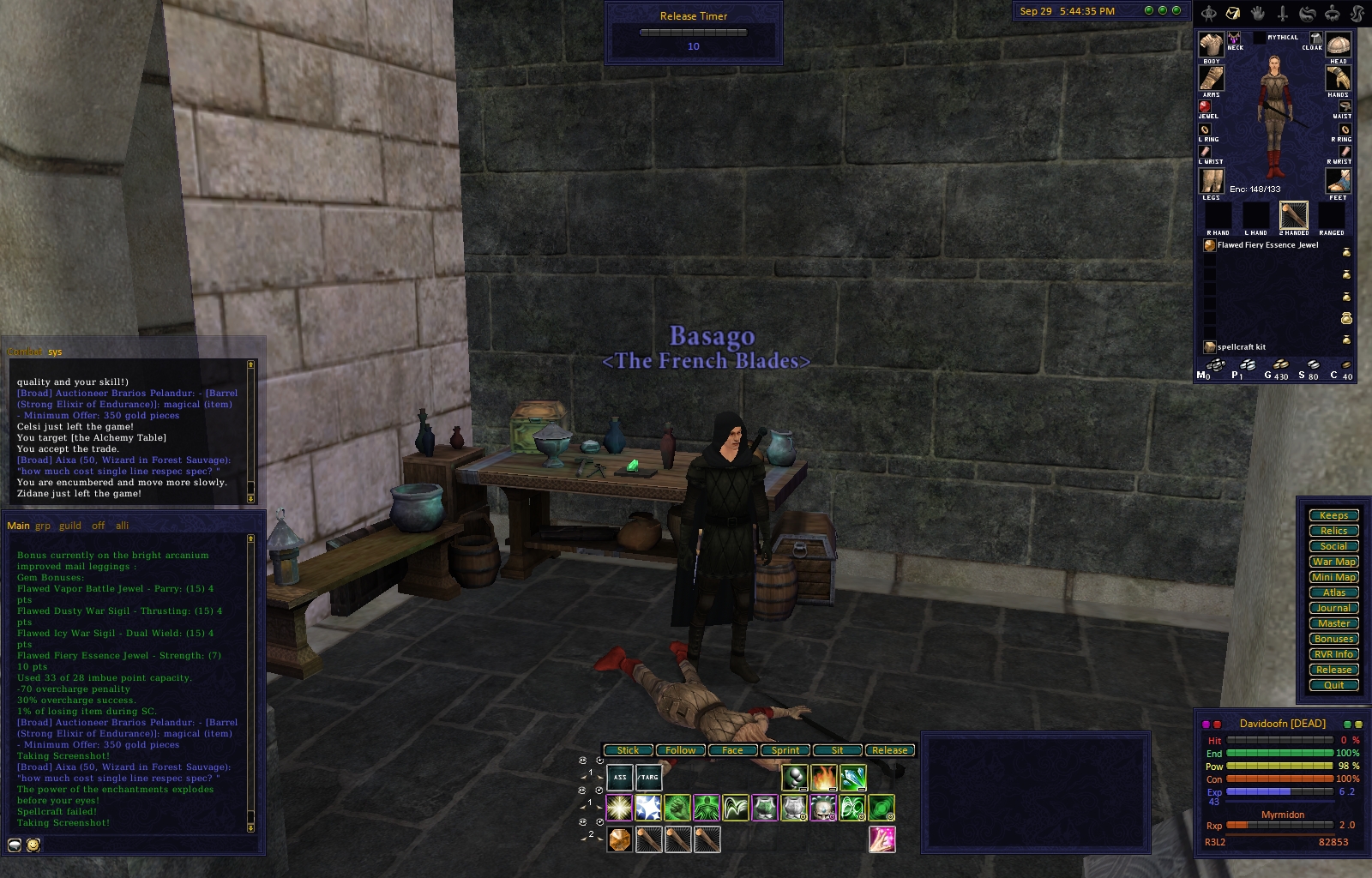Select the spellcraft kit inventory item

coord(1241,347)
